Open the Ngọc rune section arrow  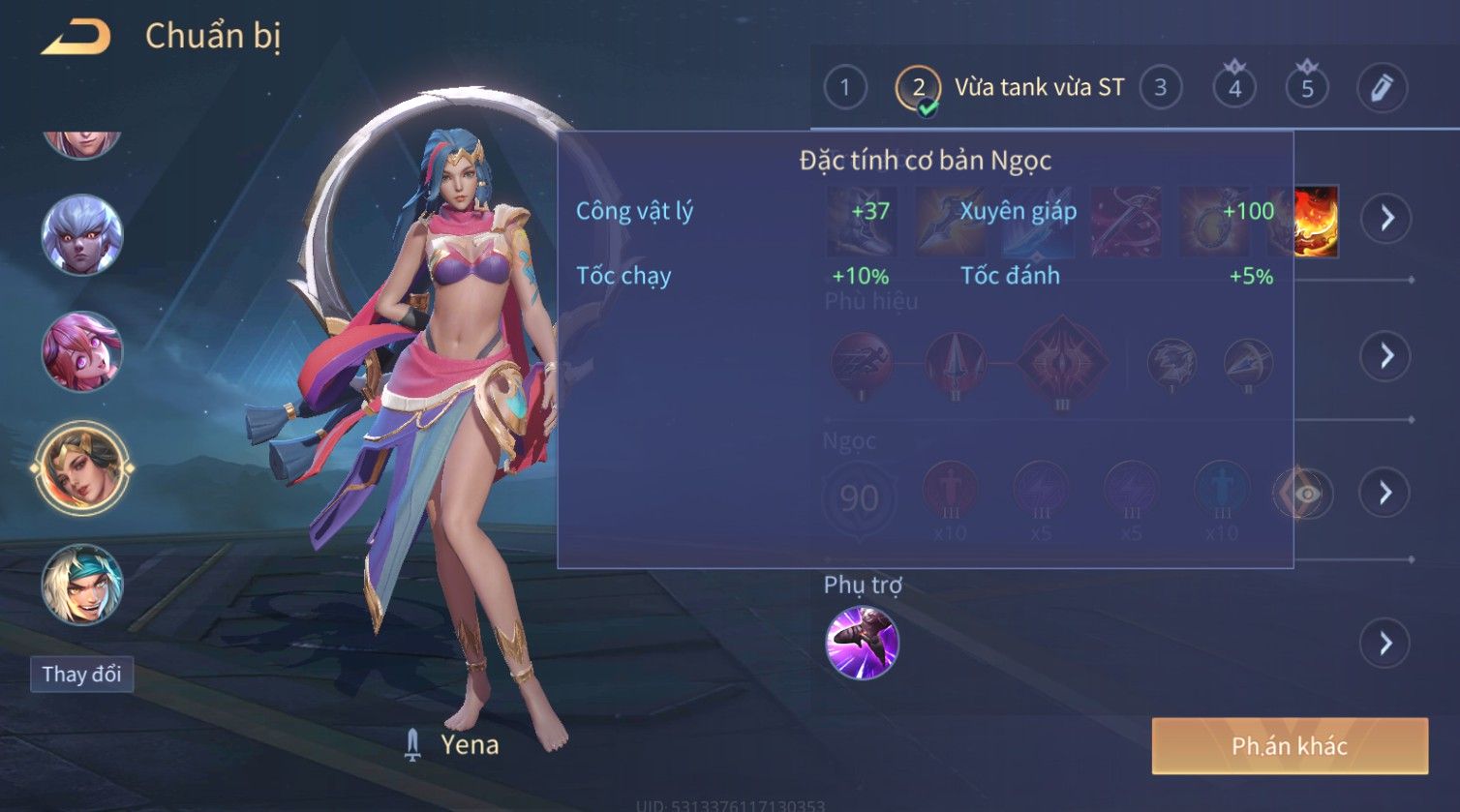click(1386, 494)
